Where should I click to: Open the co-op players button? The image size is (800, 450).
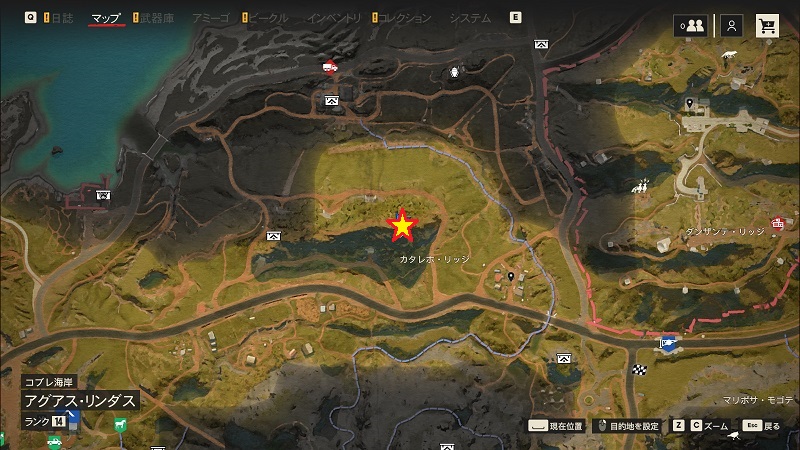click(x=690, y=27)
